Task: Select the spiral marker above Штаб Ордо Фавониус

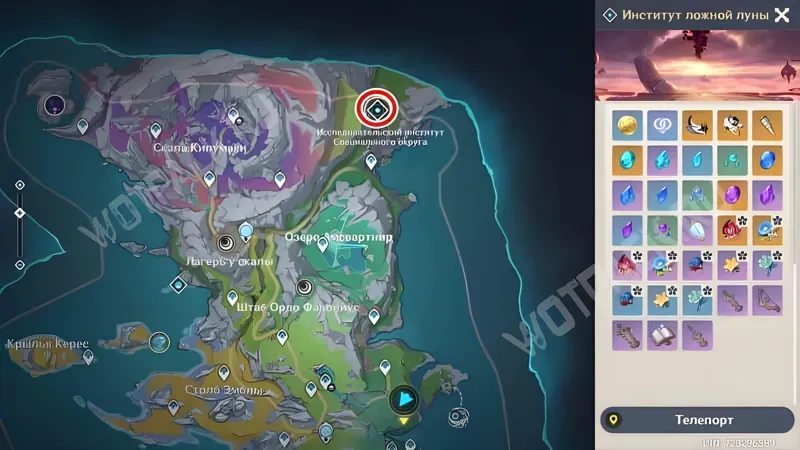Action: 303,286
